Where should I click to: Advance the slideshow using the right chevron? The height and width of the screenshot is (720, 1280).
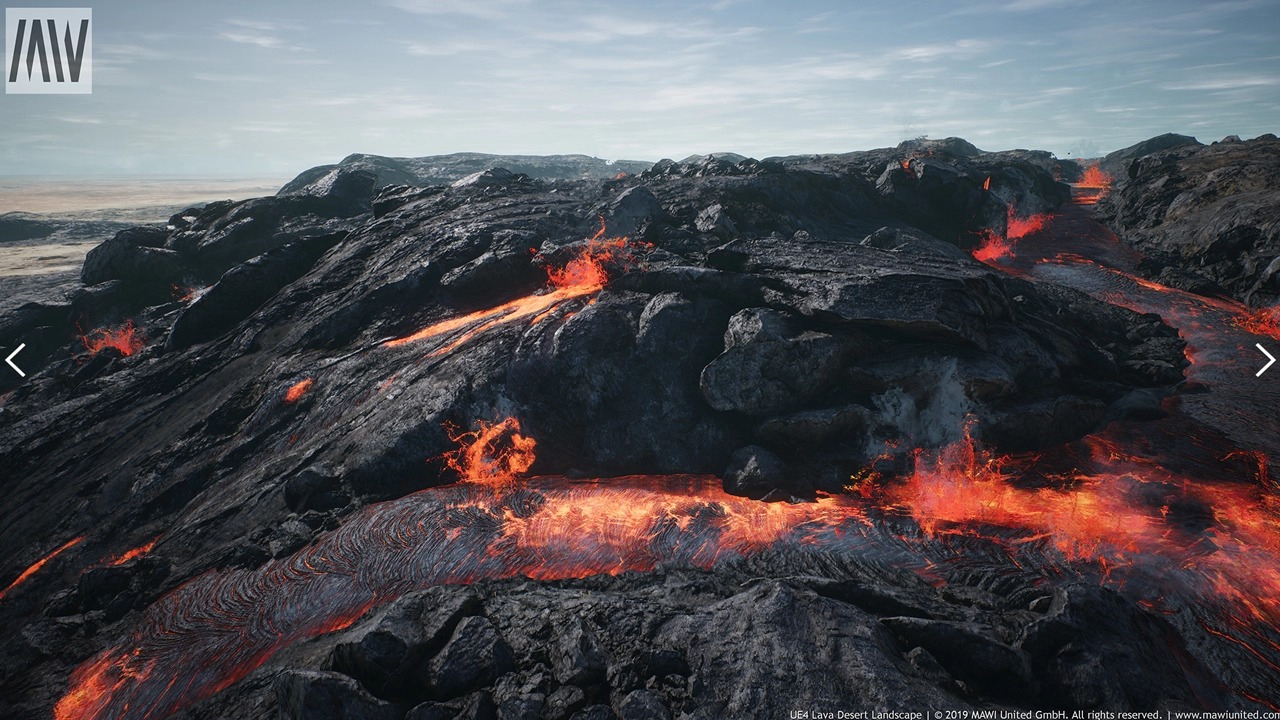(x=1263, y=360)
